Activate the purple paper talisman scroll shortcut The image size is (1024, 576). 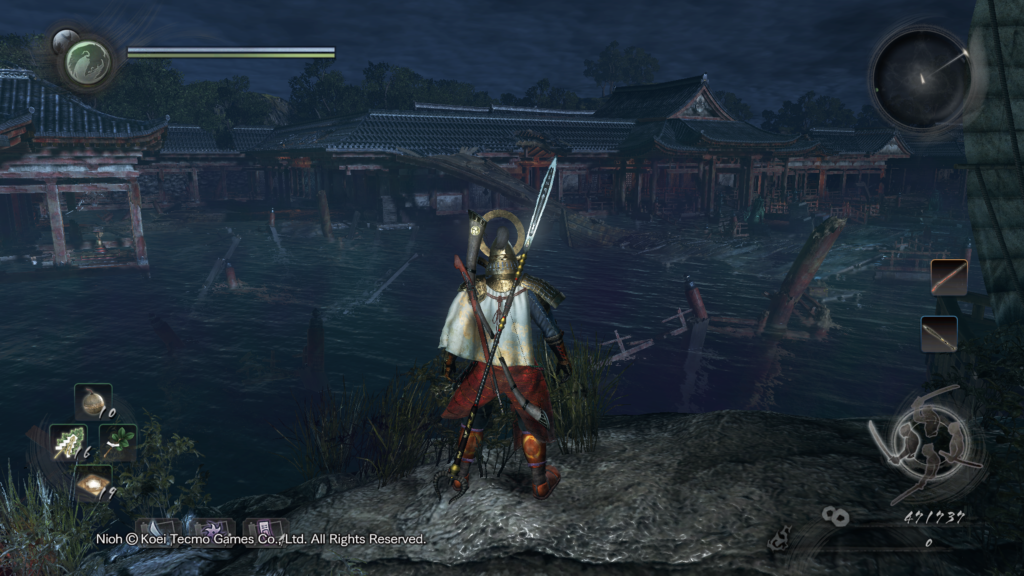(x=266, y=529)
